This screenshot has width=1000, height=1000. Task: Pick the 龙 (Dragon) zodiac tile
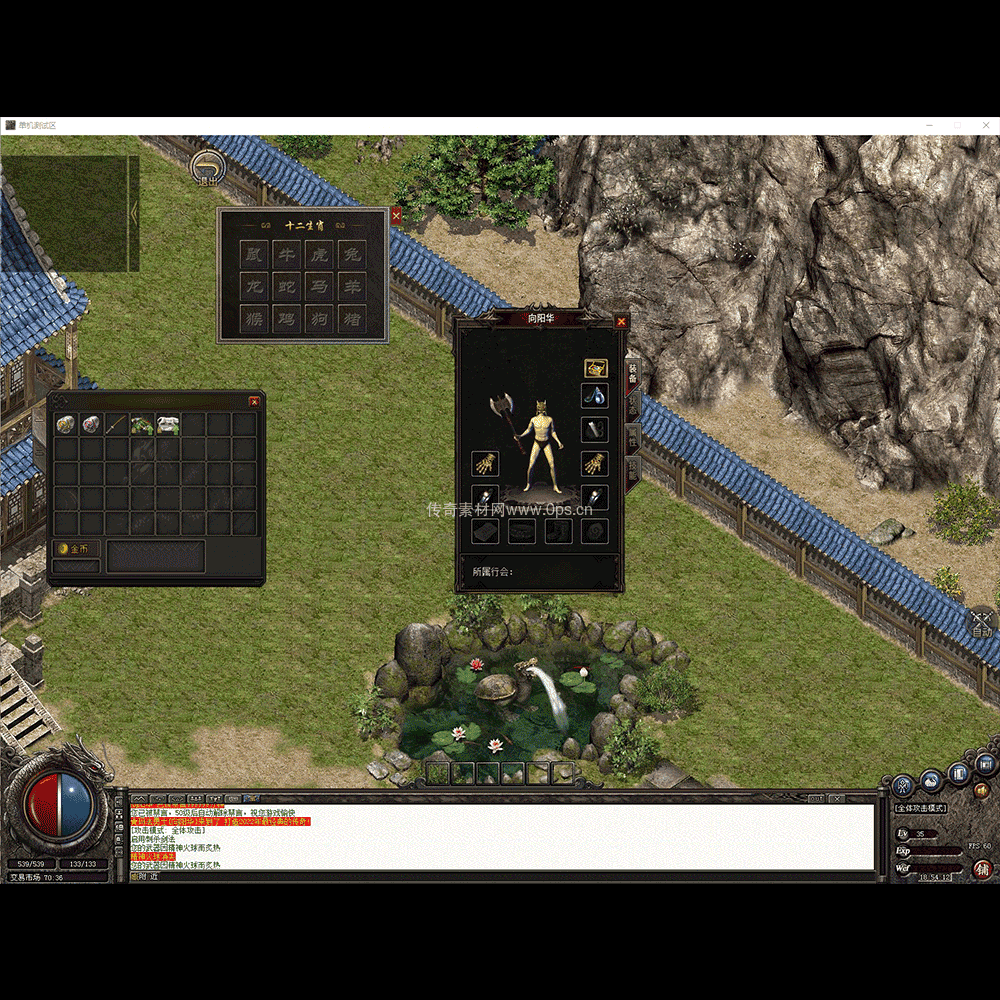pos(255,288)
